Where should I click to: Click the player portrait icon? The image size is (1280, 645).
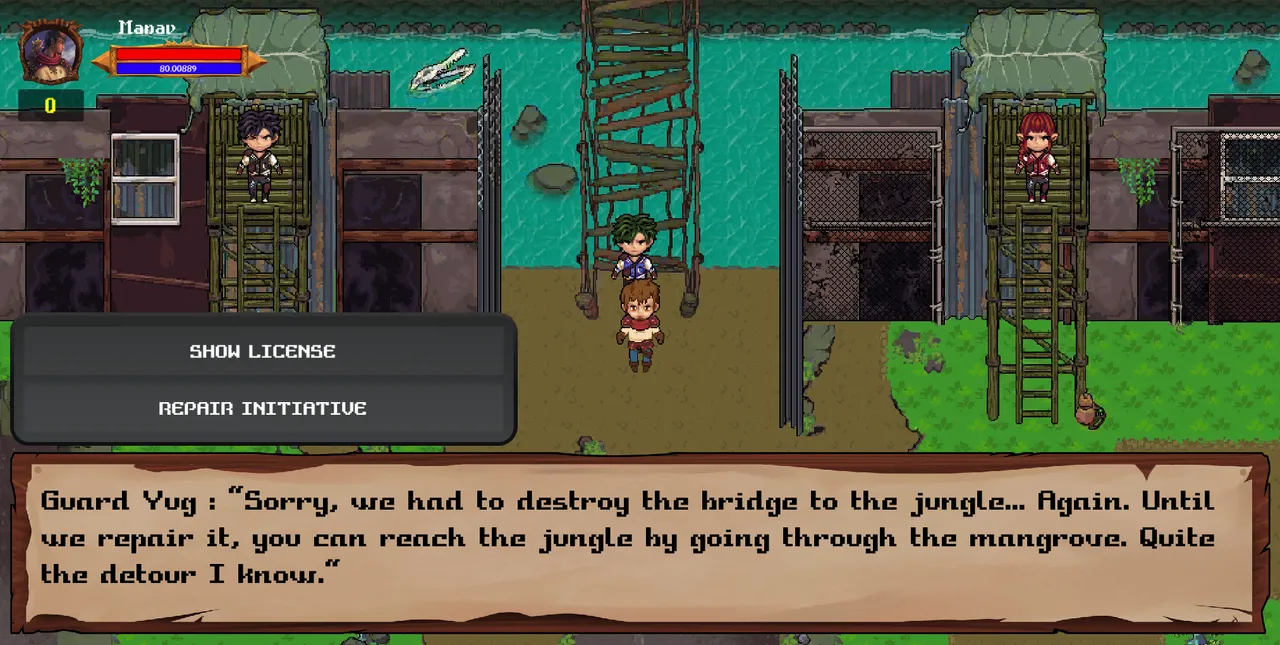pyautogui.click(x=51, y=51)
